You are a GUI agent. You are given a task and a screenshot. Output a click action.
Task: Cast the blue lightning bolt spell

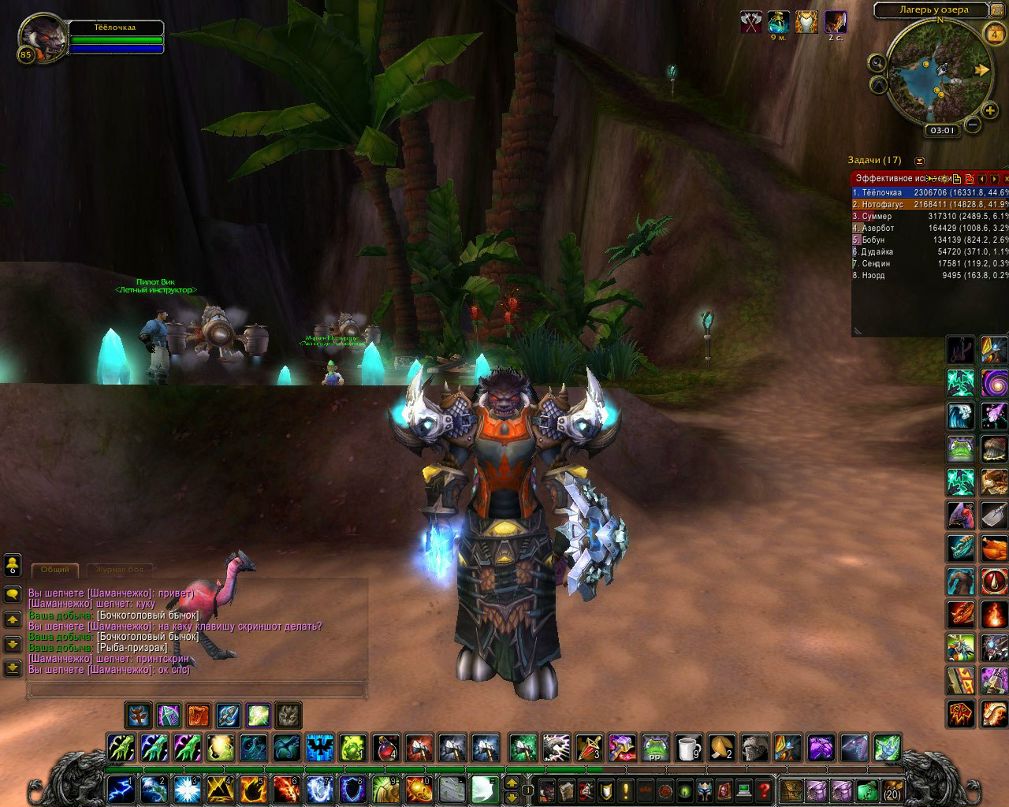click(121, 789)
